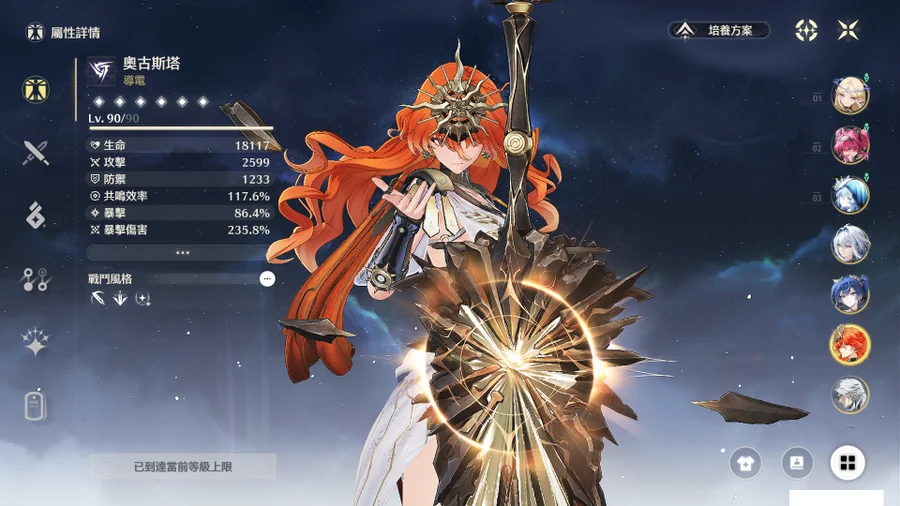Screen dimensions: 900x506
Task: Select the connected nodes skill tab
Action: [36, 280]
